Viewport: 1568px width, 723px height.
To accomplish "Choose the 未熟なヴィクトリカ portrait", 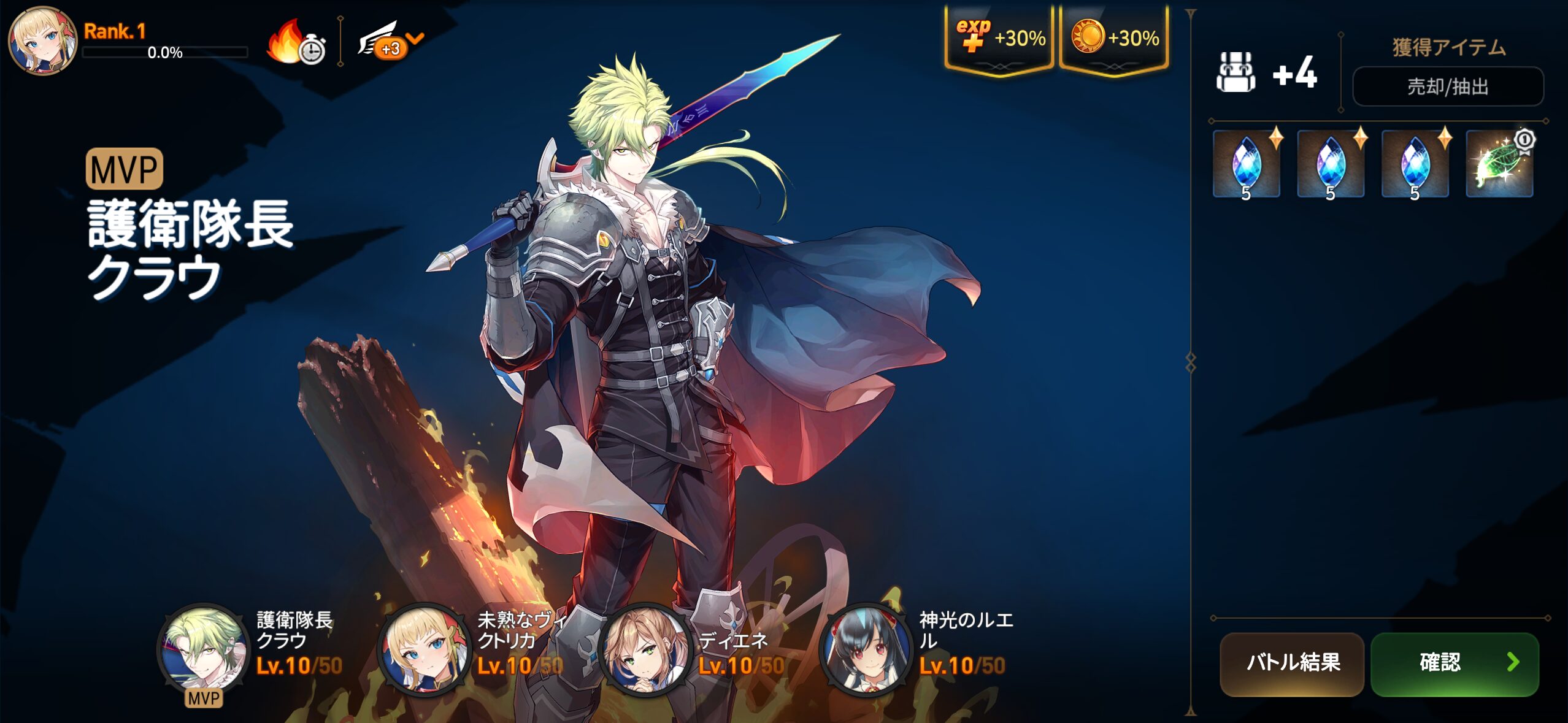I will click(x=423, y=649).
